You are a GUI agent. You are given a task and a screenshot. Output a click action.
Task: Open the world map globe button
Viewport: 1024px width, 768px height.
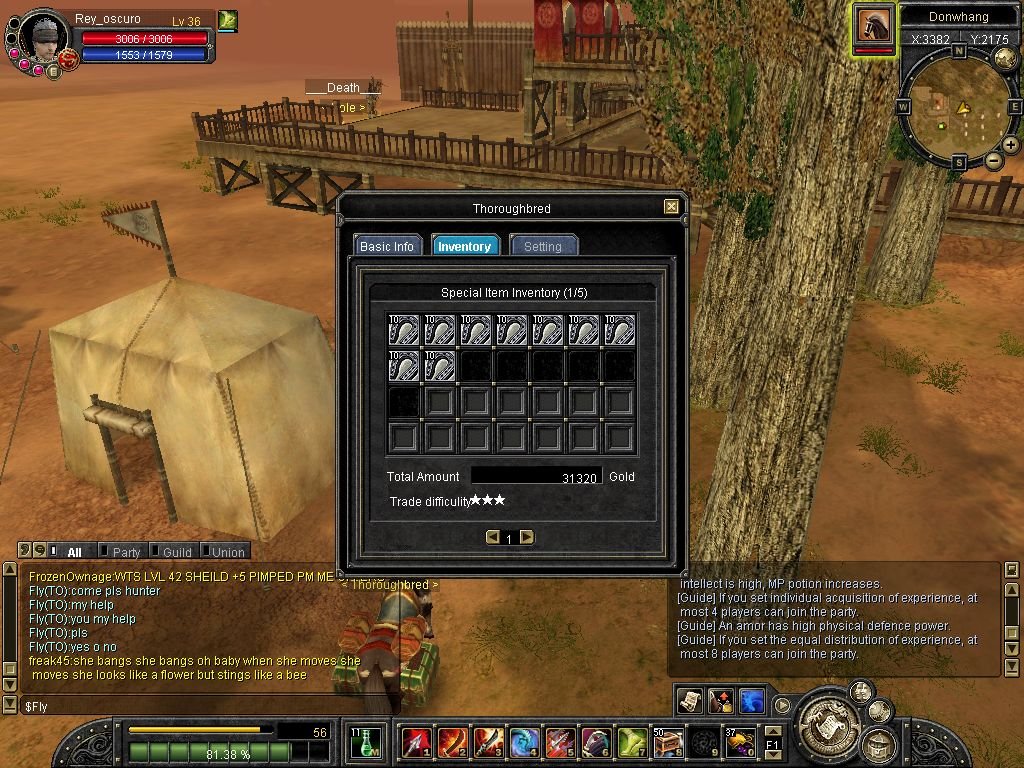[x=1005, y=58]
